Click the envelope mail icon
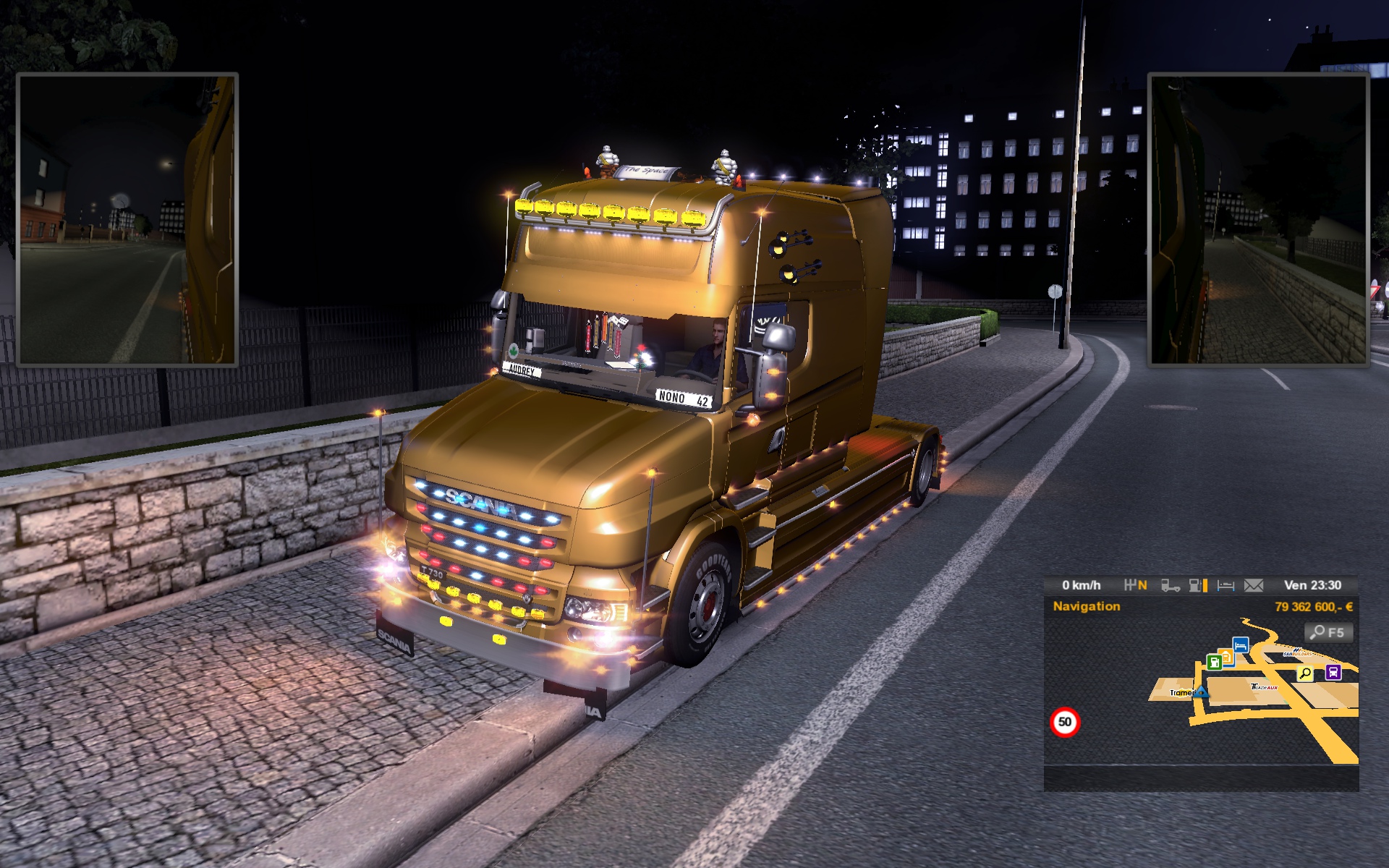The height and width of the screenshot is (868, 1389). pos(1254,585)
